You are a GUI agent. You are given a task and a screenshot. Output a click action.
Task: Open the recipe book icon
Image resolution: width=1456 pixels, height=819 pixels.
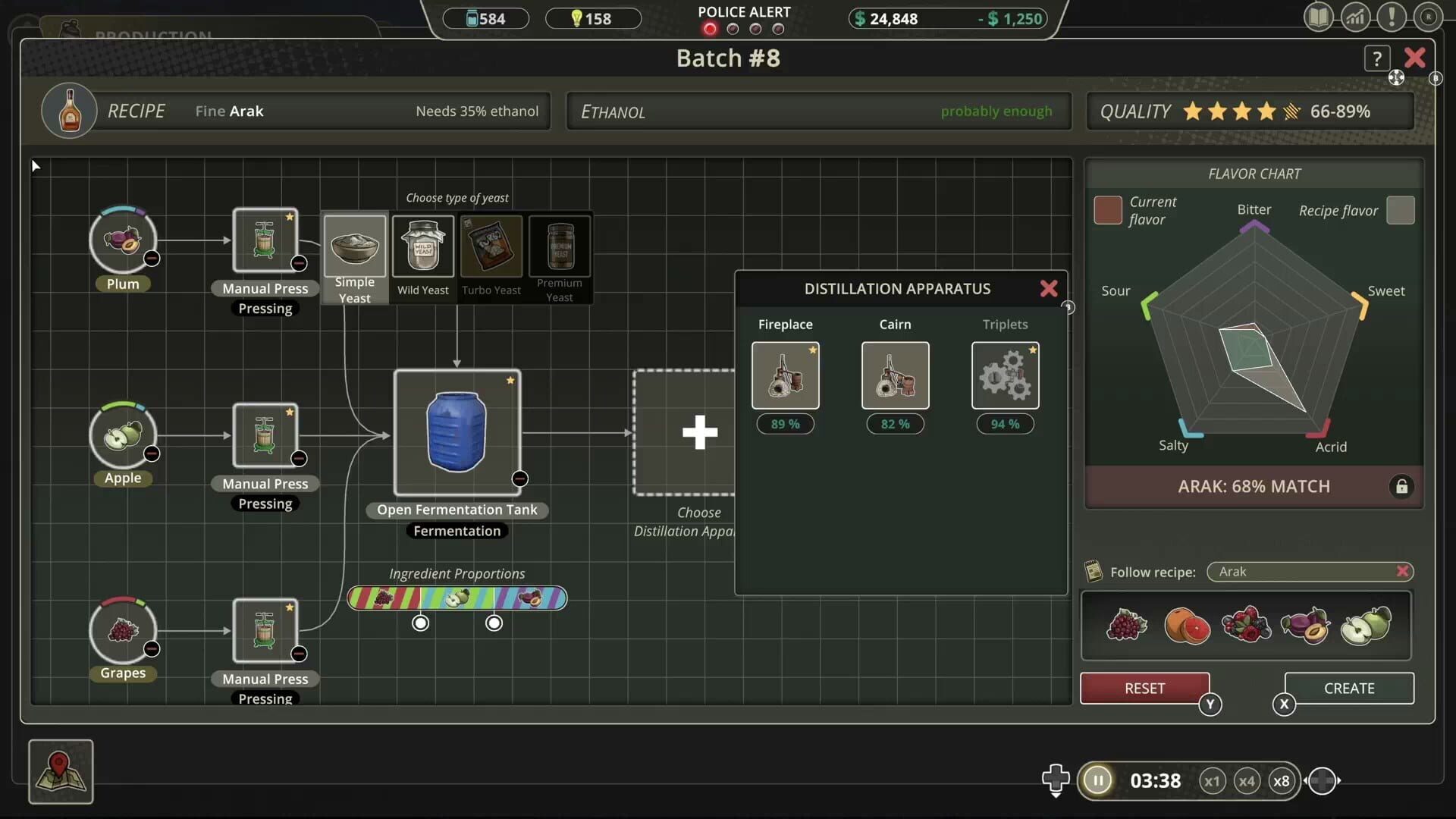pyautogui.click(x=1318, y=17)
